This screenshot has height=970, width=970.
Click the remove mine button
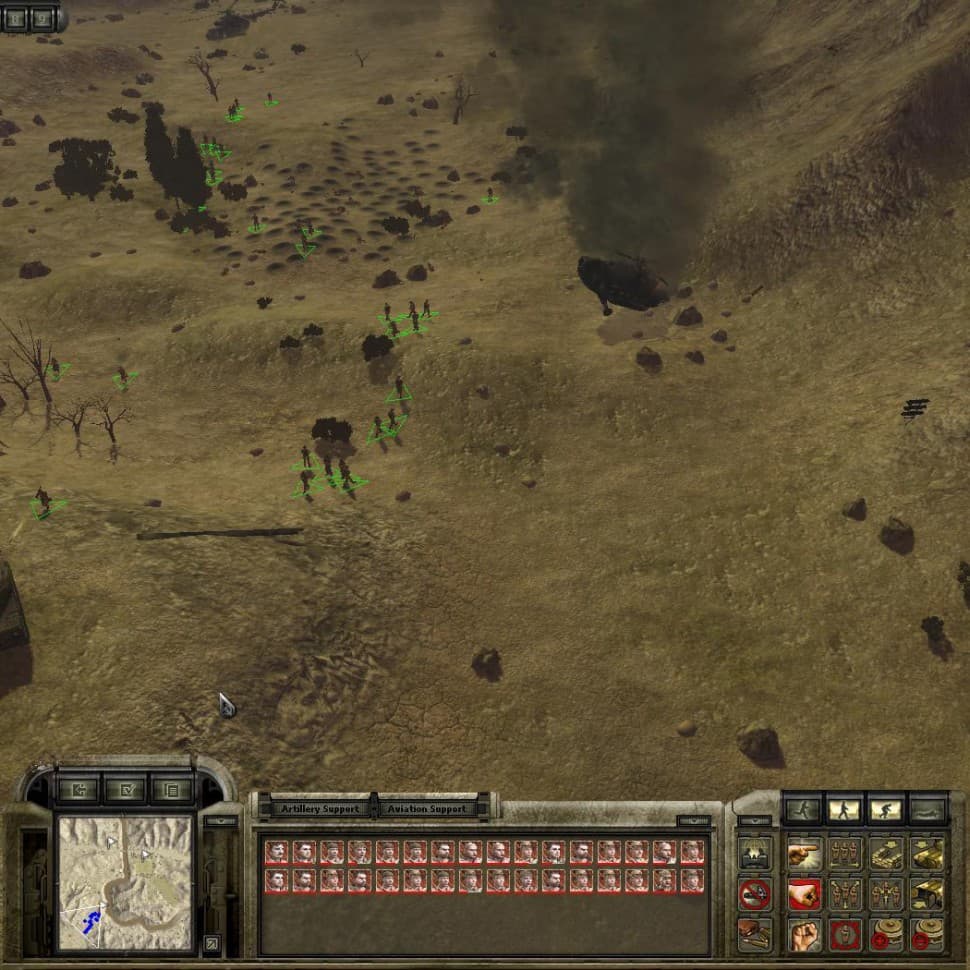(x=927, y=935)
